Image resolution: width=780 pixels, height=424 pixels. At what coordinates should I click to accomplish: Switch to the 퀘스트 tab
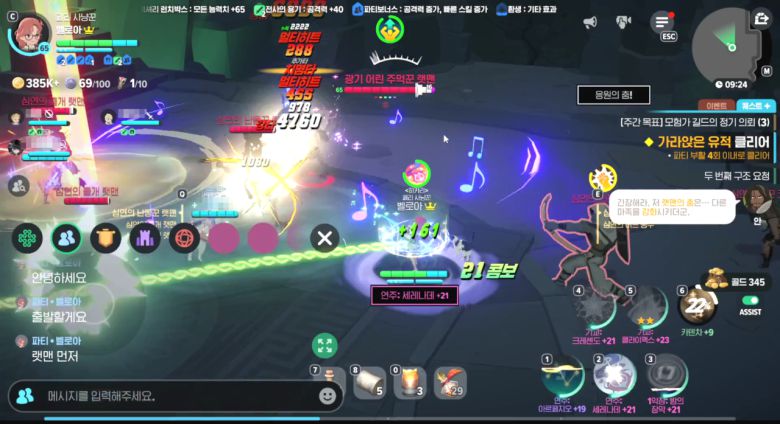(754, 105)
